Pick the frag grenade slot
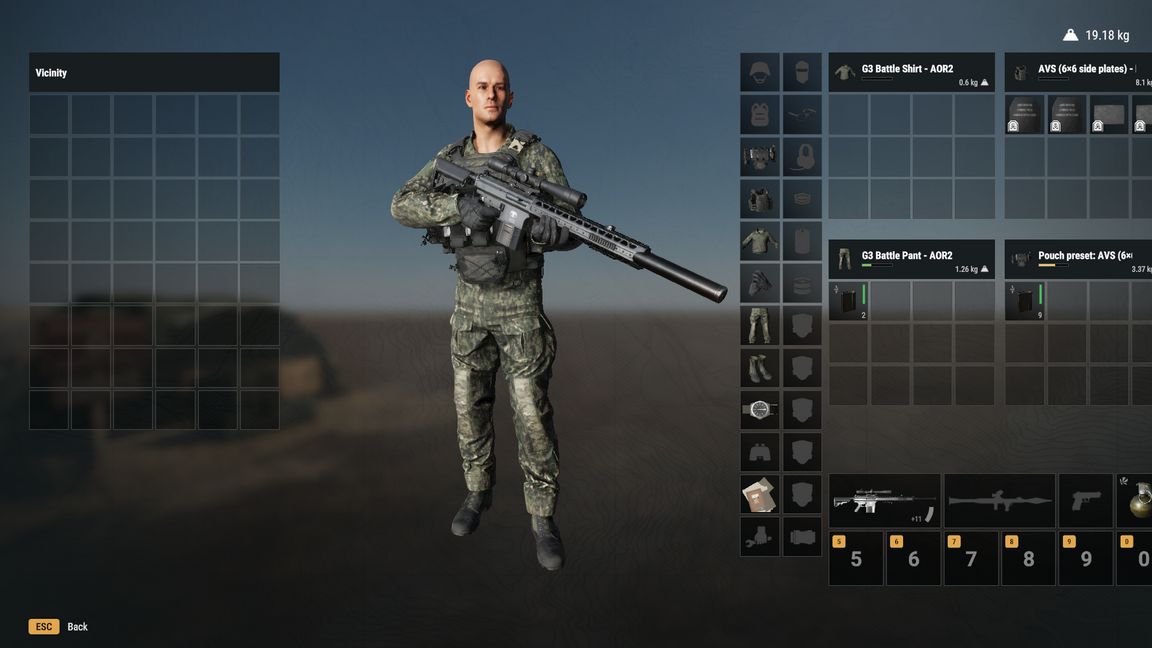The height and width of the screenshot is (648, 1152). pyautogui.click(x=1137, y=501)
